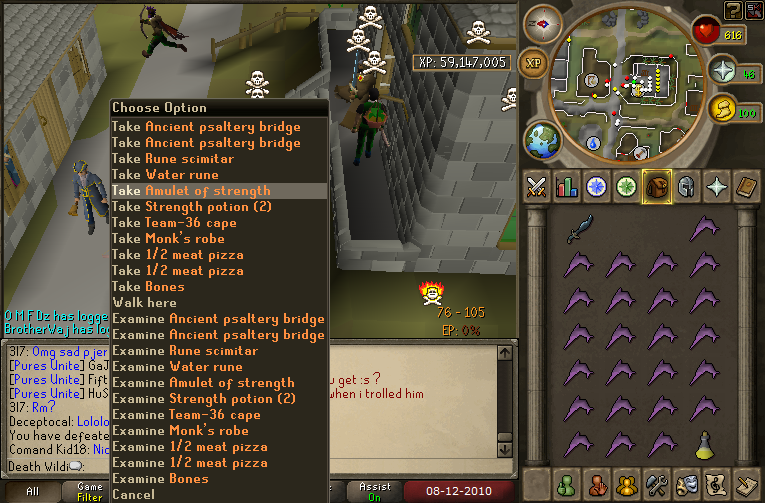This screenshot has width=765, height=503.
Task: Cancel the Choose Option menu
Action: pos(134,494)
